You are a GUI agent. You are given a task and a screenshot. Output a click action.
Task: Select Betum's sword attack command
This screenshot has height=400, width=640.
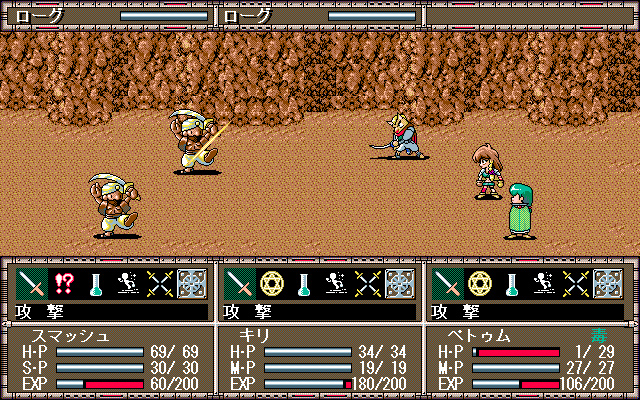(x=449, y=284)
